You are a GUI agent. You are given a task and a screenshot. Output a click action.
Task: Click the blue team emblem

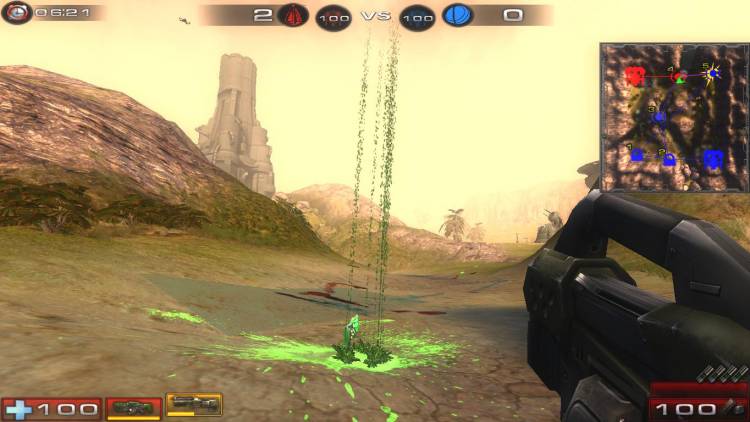(457, 16)
